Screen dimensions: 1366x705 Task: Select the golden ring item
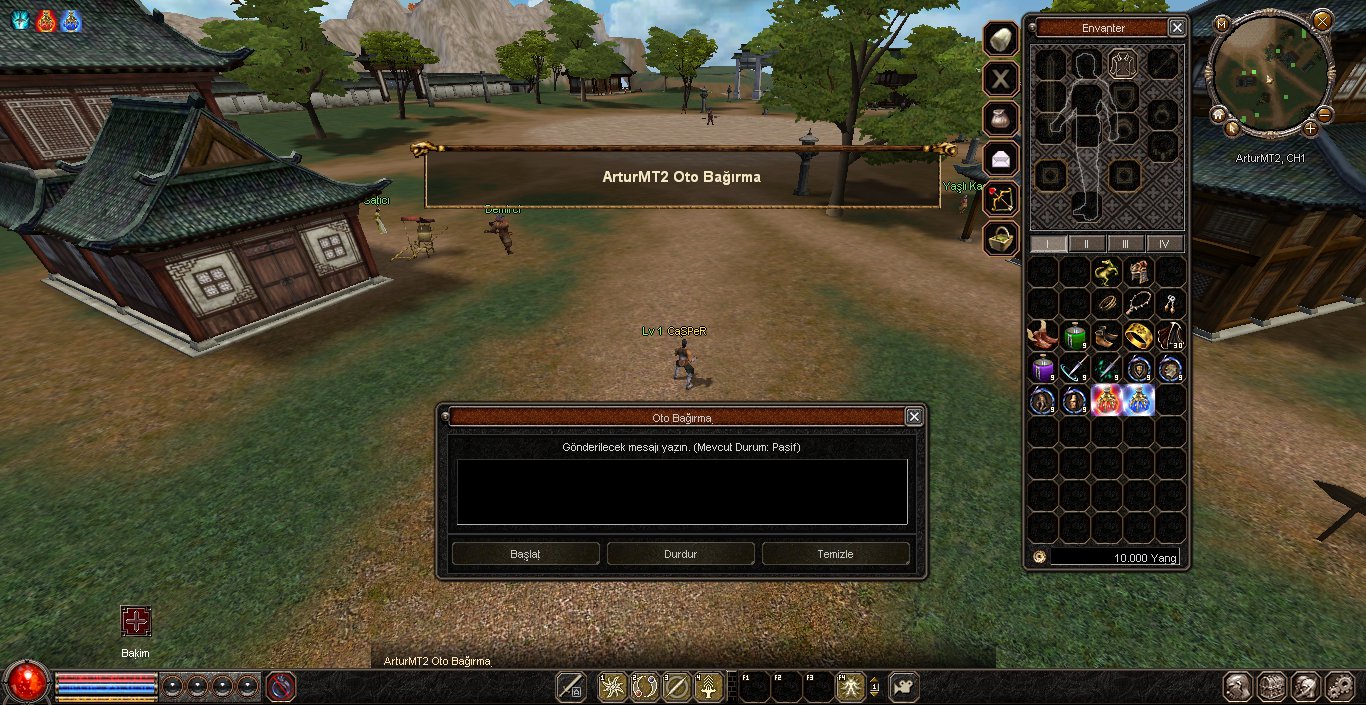pyautogui.click(x=1137, y=335)
